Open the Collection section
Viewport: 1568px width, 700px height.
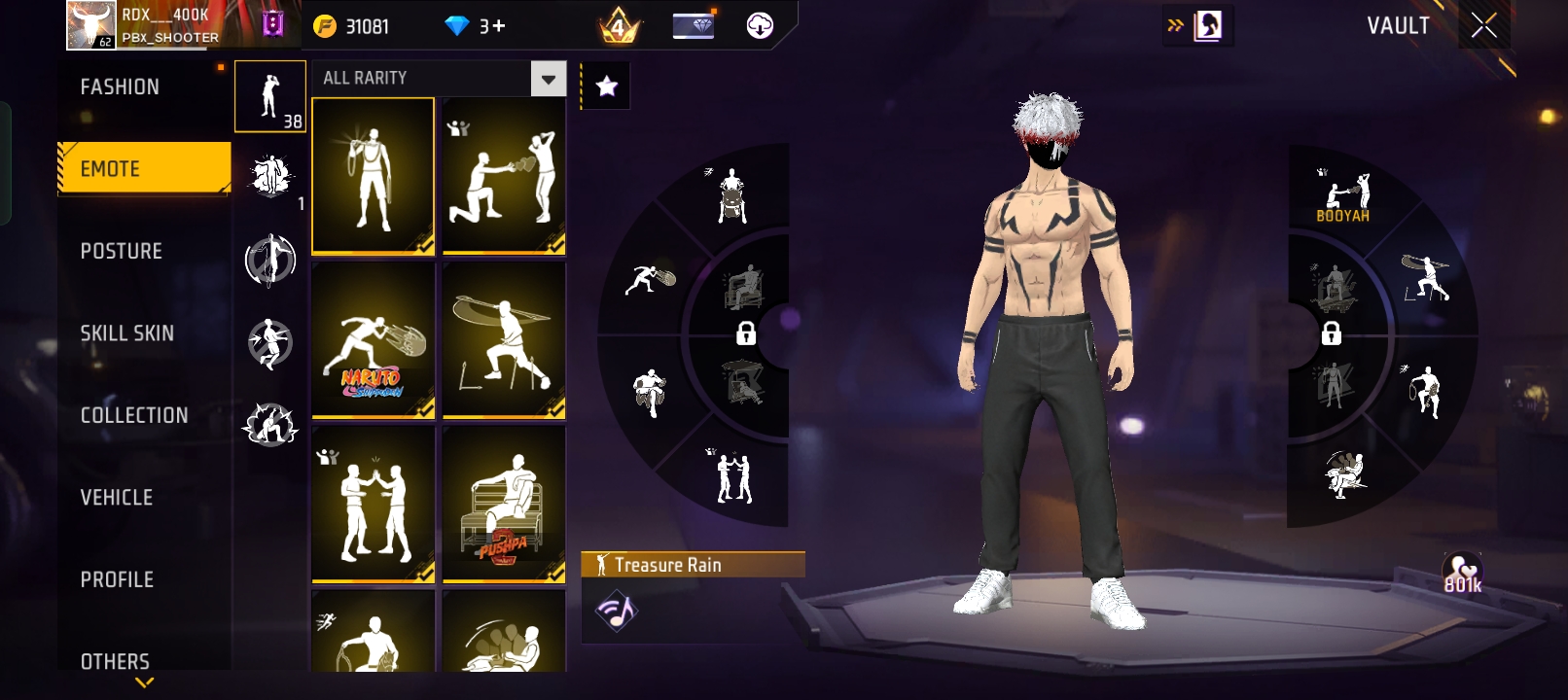pos(134,415)
